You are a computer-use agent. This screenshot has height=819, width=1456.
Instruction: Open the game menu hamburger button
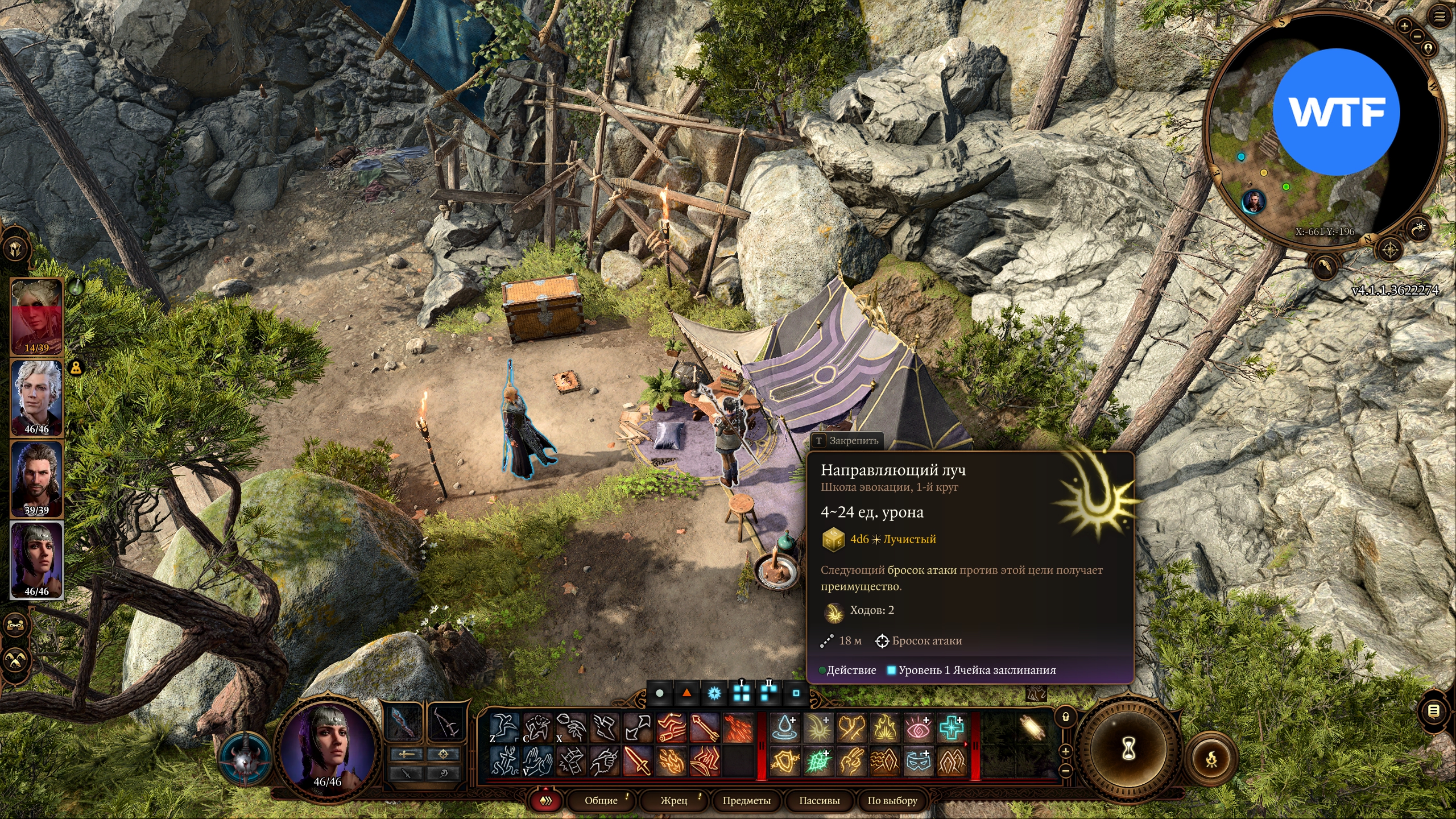(x=1439, y=17)
